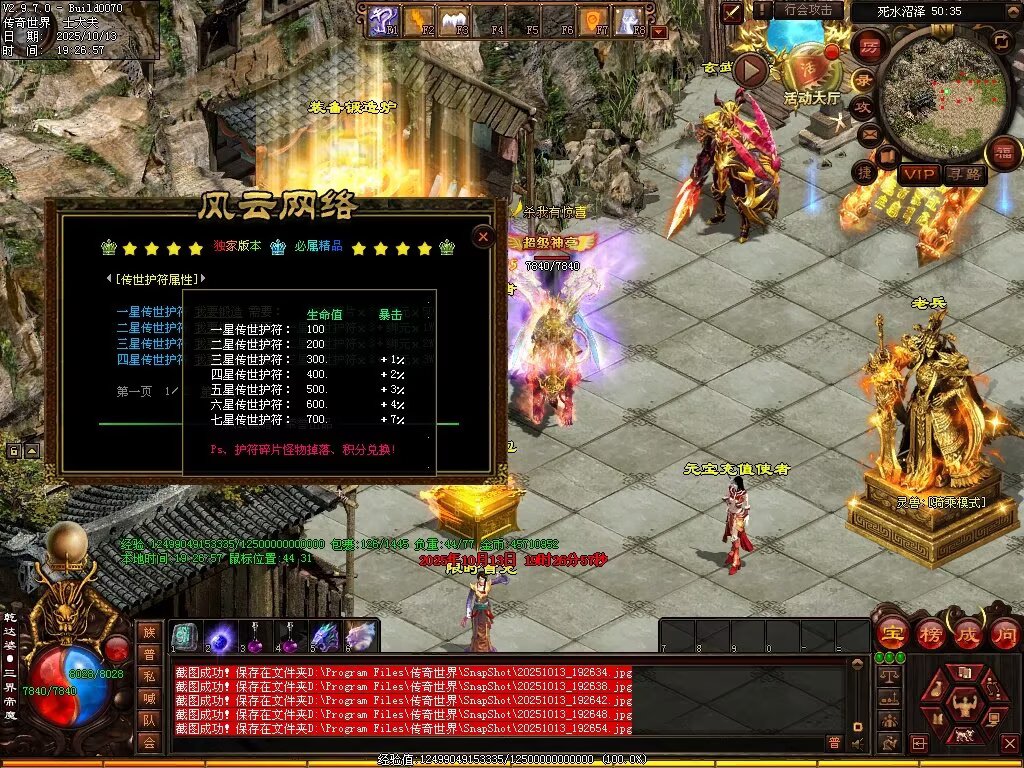Close the 风云网络 talisman info panel
This screenshot has height=768, width=1024.
coord(483,237)
